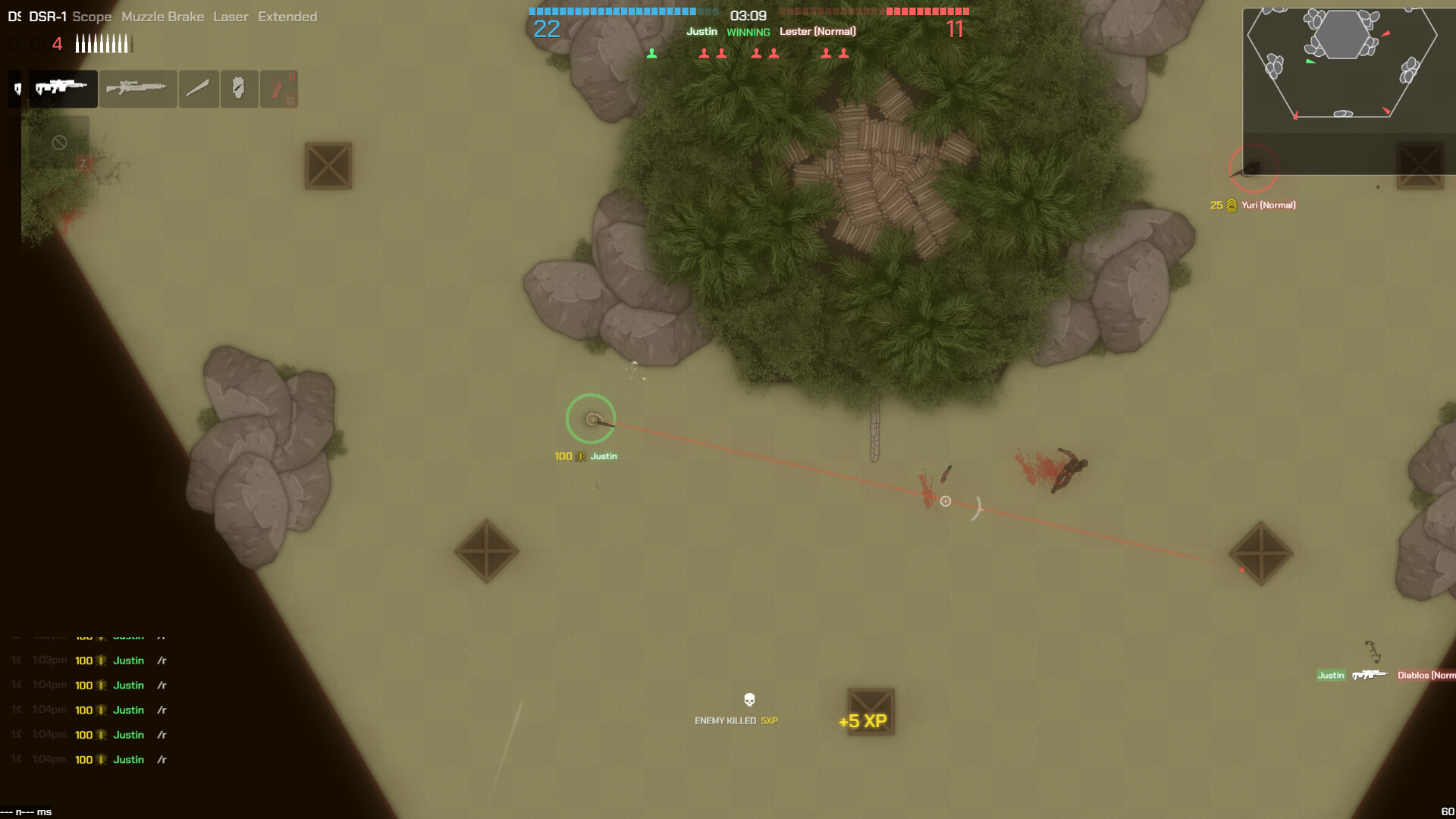Select the machete melee weapon slot
The height and width of the screenshot is (819, 1456).
[198, 89]
